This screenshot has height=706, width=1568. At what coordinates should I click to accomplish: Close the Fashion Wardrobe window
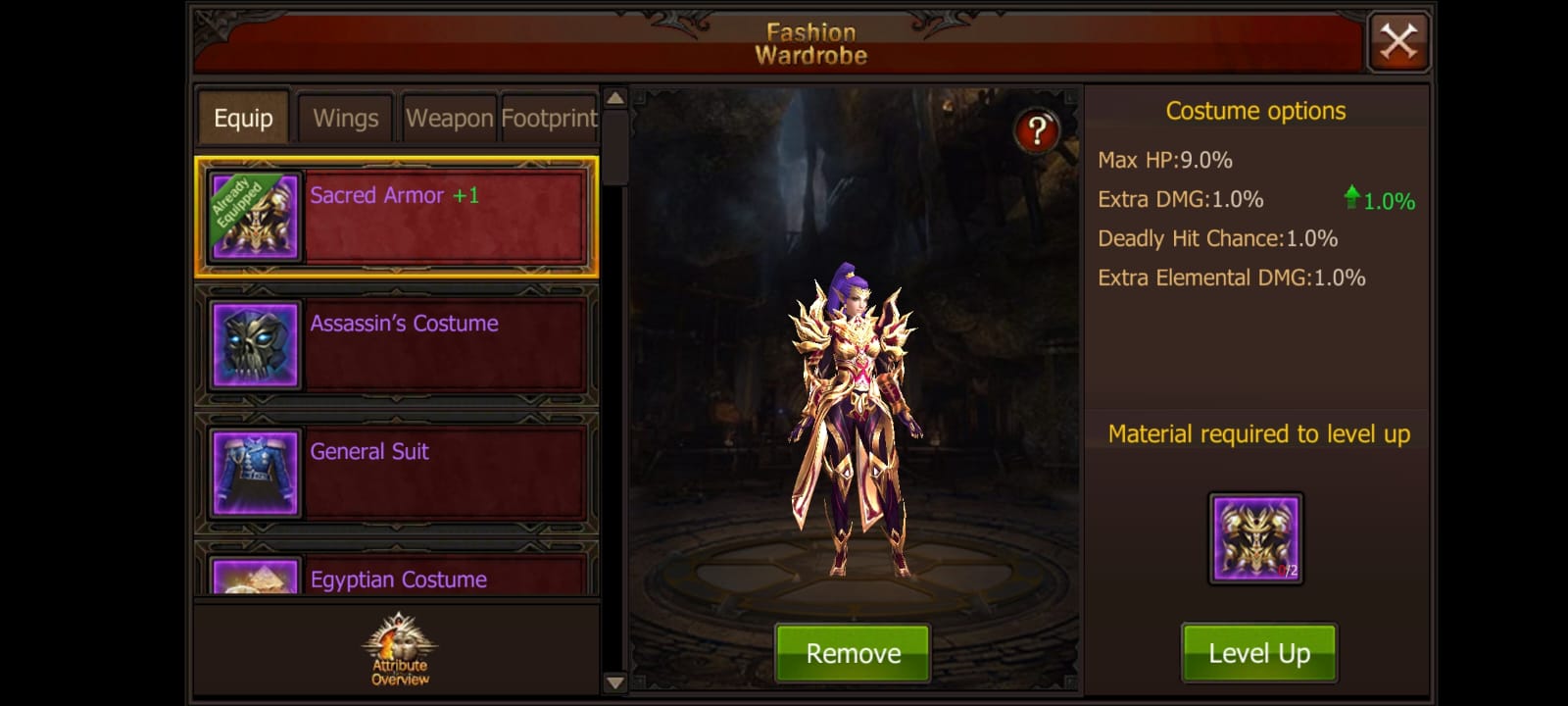pos(1397,42)
